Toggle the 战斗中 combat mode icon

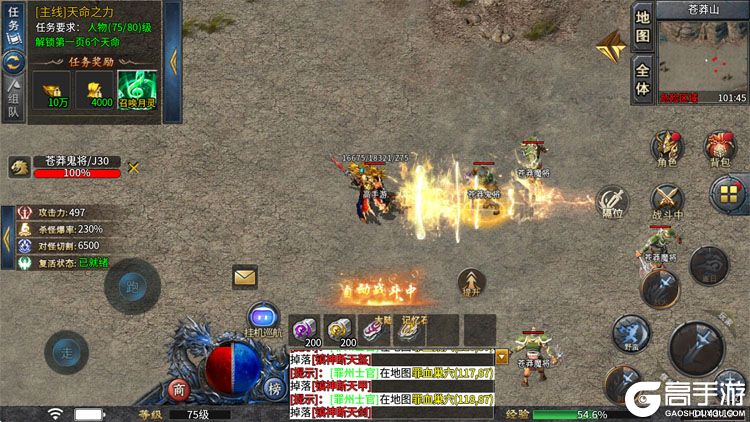(x=667, y=199)
